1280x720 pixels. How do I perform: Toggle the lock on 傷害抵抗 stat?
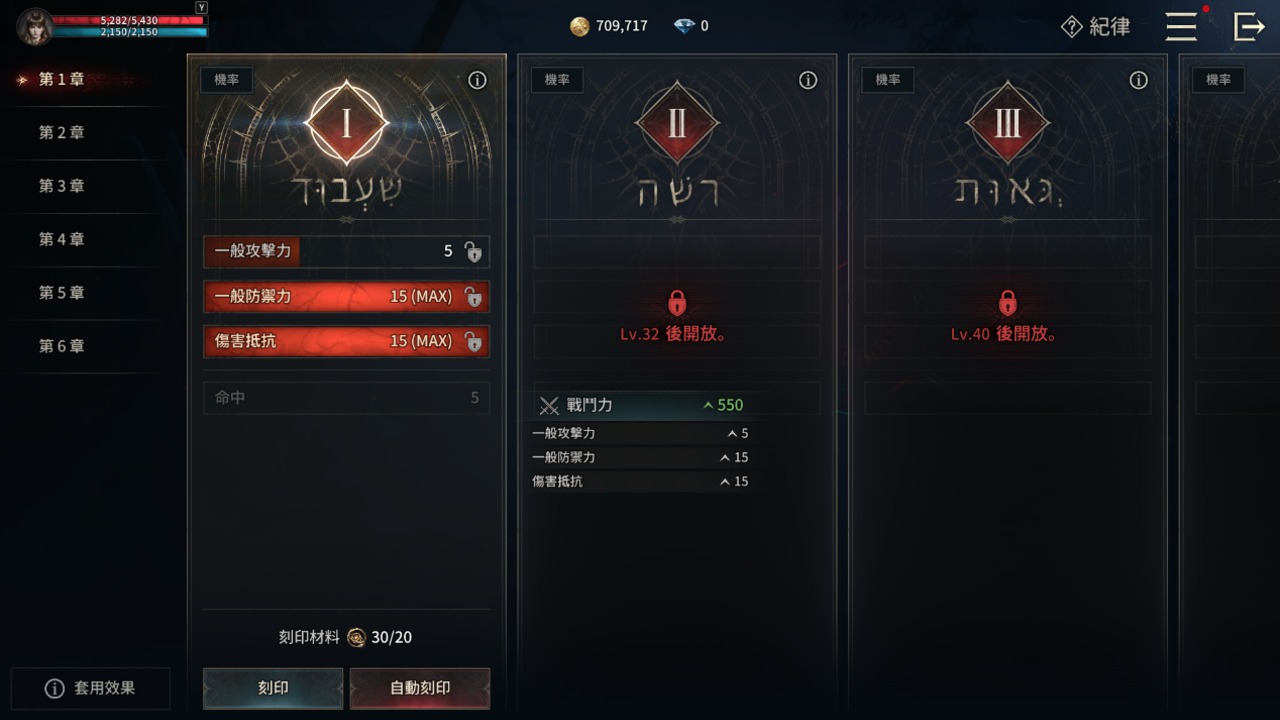coord(473,342)
